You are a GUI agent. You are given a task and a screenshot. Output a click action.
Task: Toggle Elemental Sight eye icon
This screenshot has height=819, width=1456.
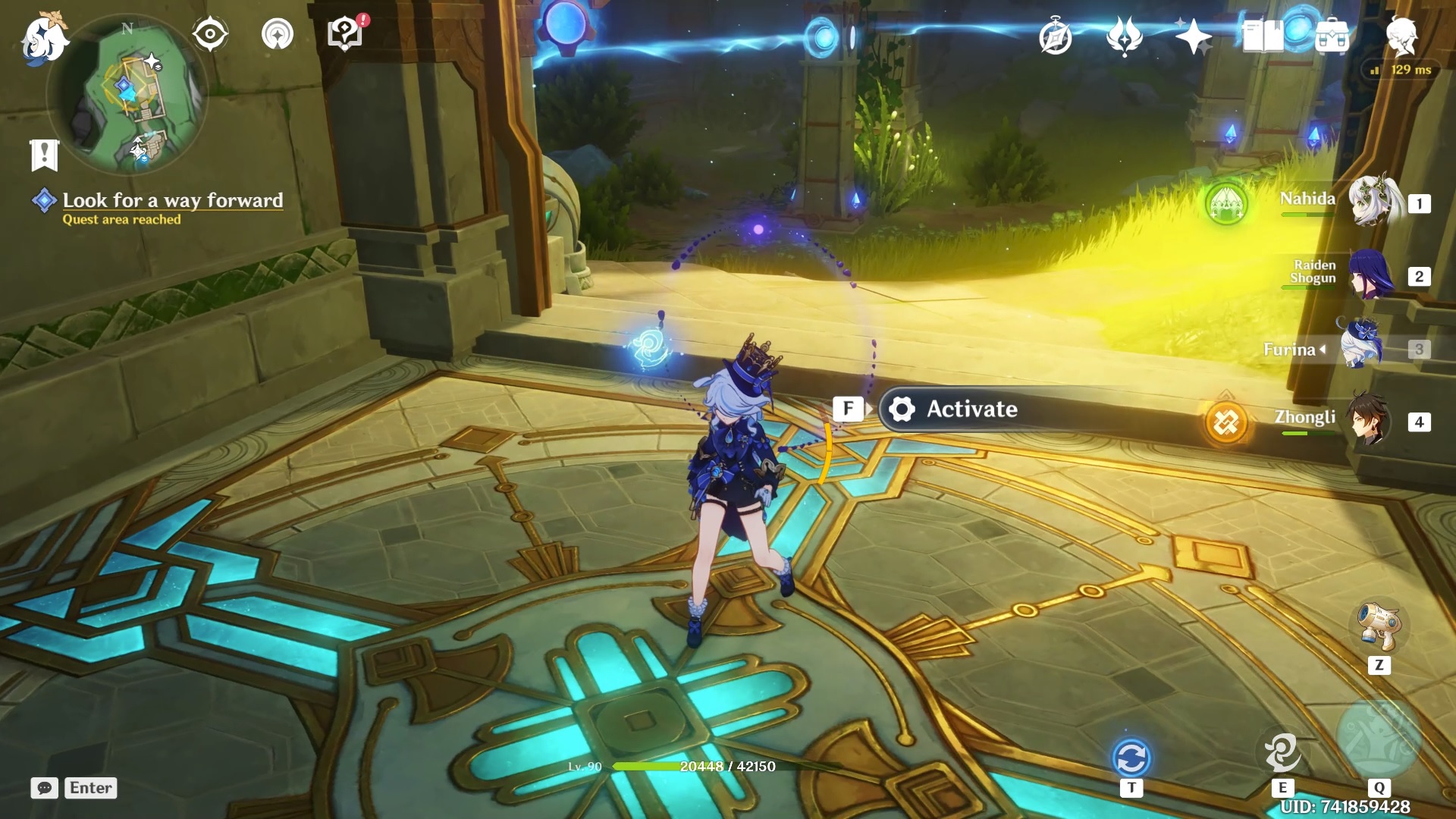pos(209,34)
